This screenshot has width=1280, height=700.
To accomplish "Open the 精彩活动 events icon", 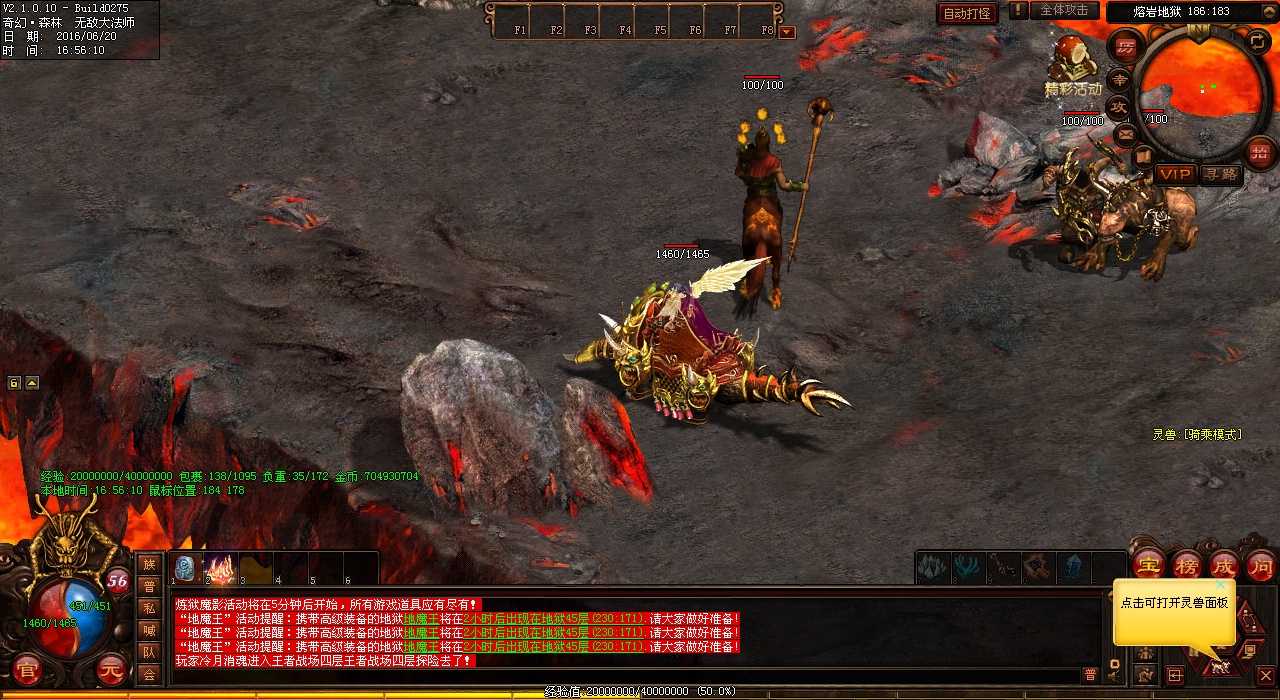I will (x=1072, y=66).
